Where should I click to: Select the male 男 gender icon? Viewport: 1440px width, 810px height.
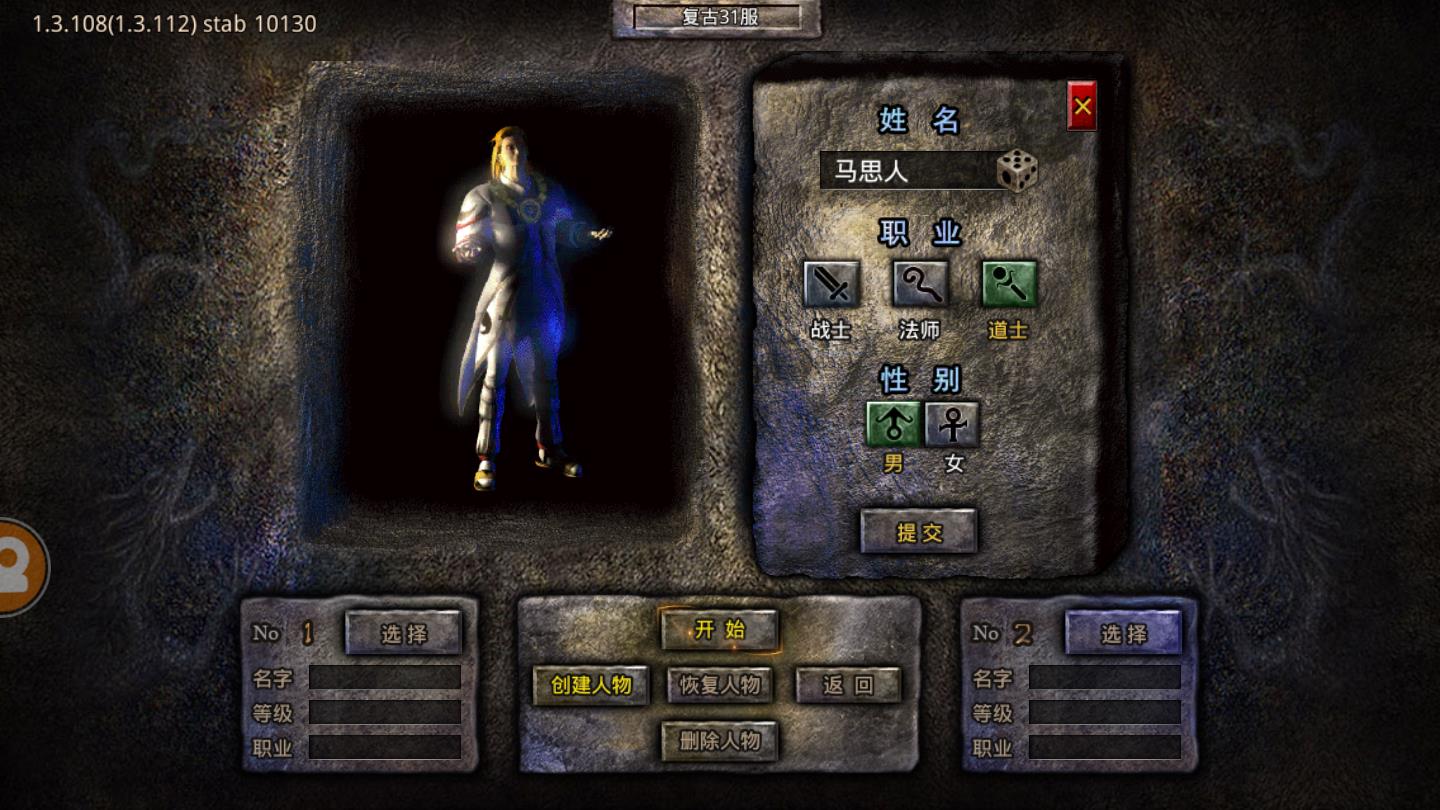coord(893,425)
